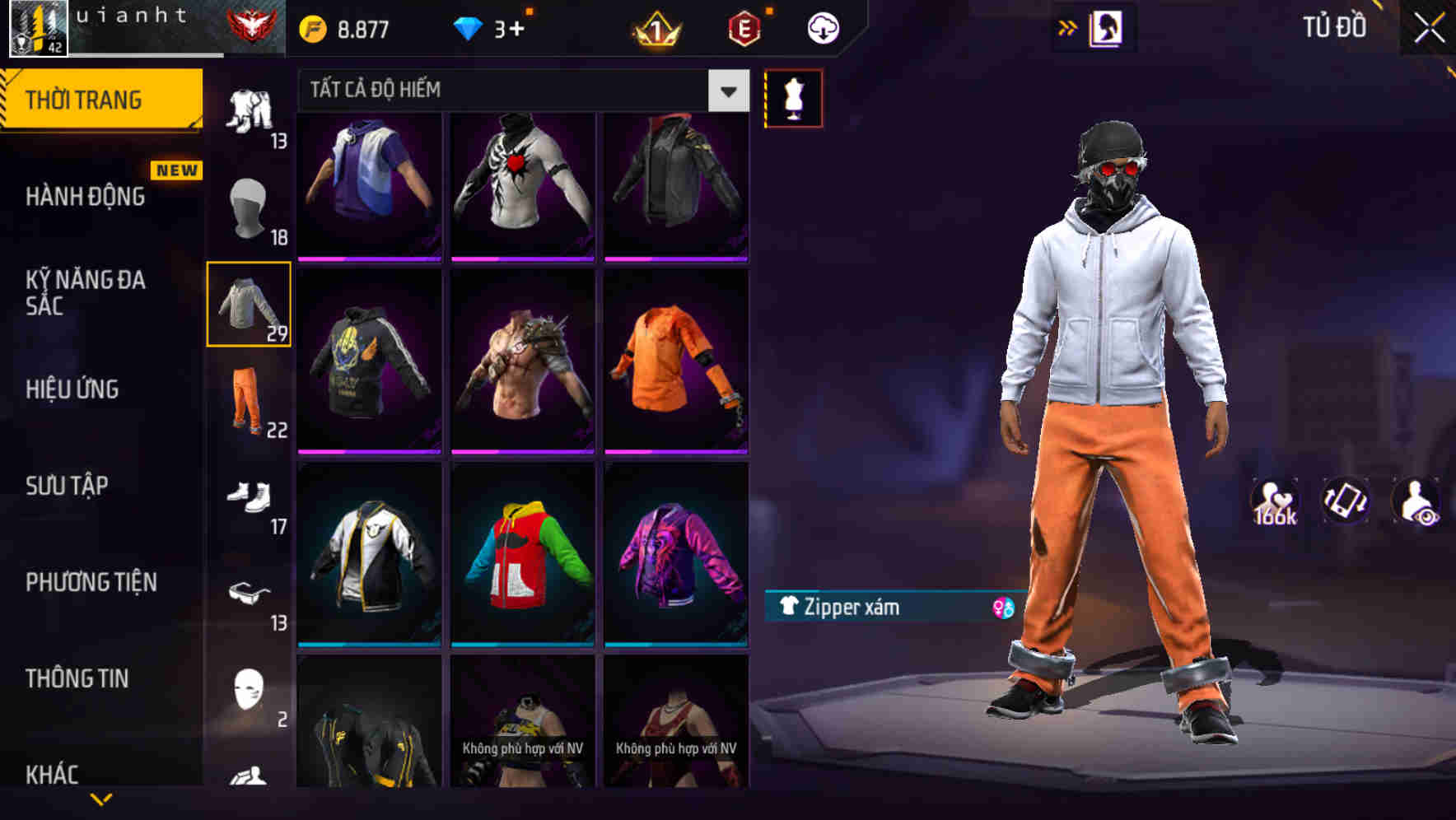Expand the sidebar using bottom chevron arrow

(x=101, y=799)
